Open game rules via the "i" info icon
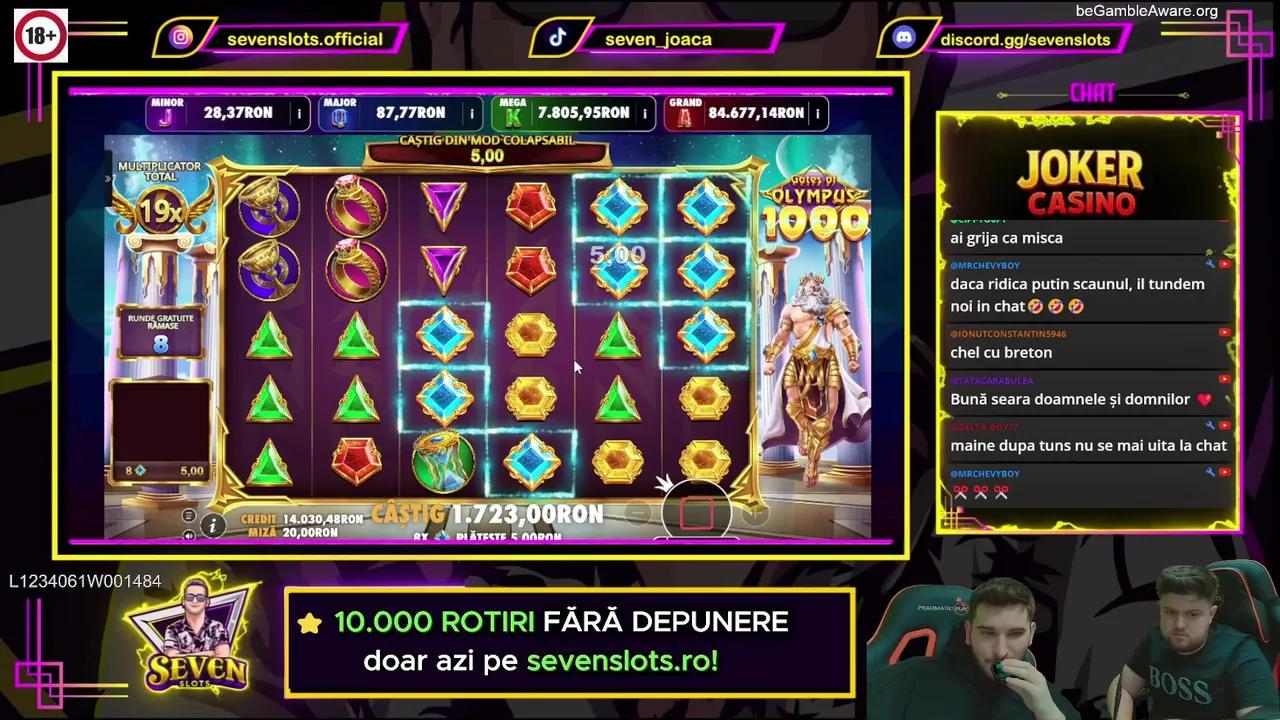The height and width of the screenshot is (720, 1280). tap(213, 524)
